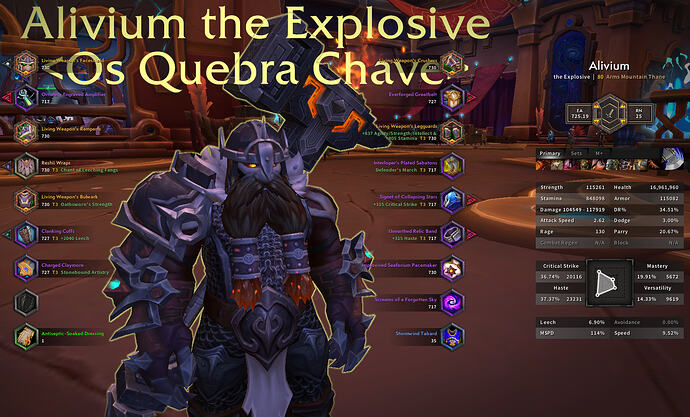Screen dimensions: 690x417
Task: Select the Living Weapon's Crushers gloves slot
Action: click(454, 65)
